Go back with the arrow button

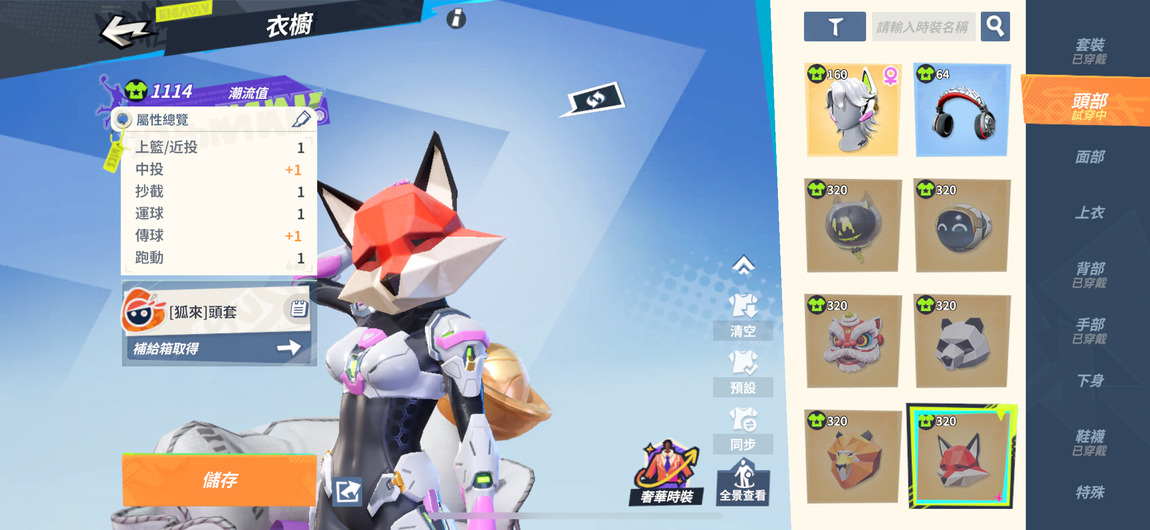[125, 30]
